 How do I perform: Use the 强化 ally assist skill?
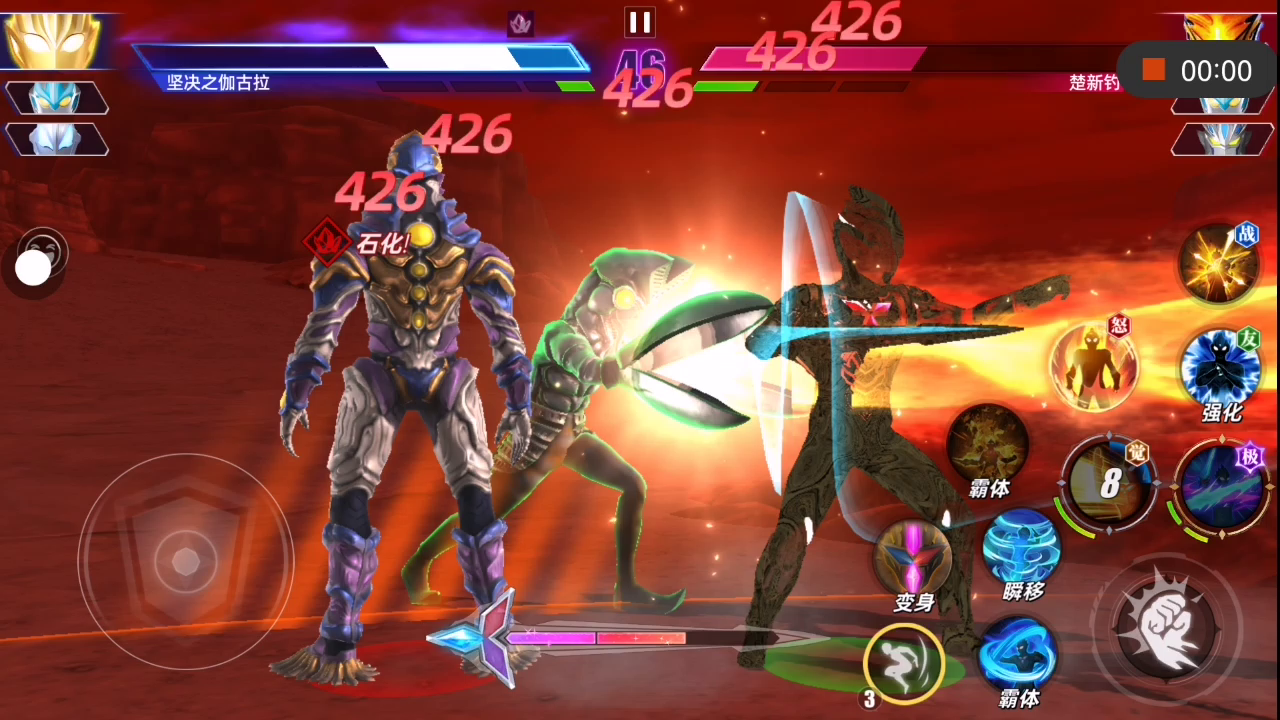point(1220,368)
